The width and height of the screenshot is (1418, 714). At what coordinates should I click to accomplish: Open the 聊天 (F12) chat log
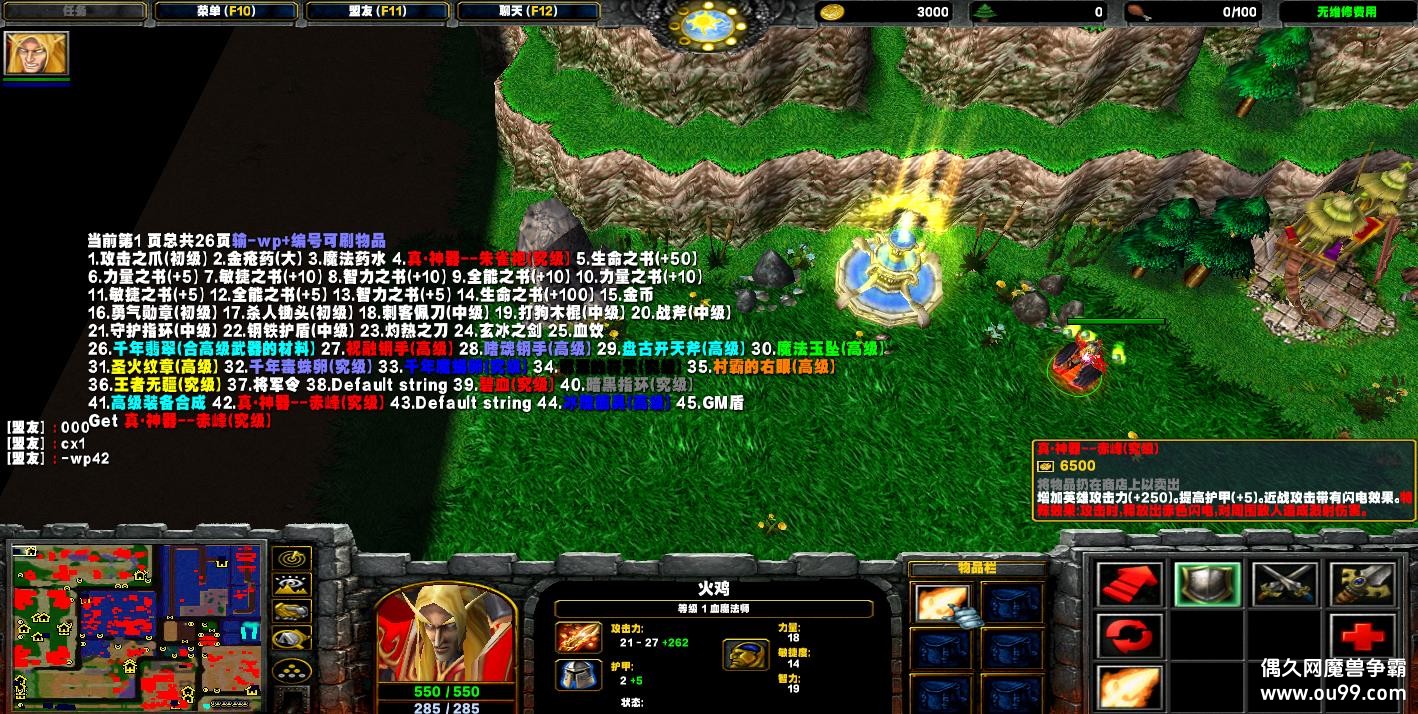530,12
